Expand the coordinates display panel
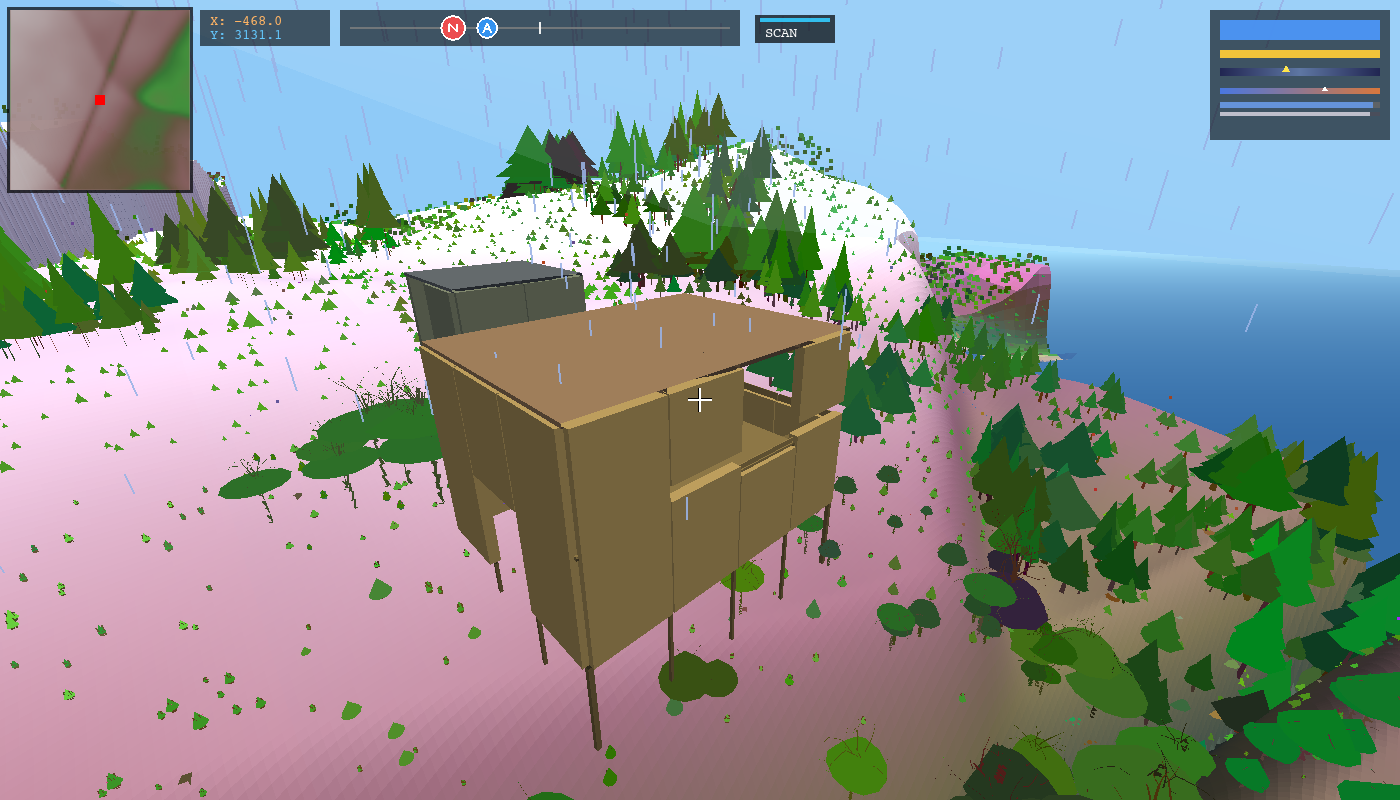 coord(265,28)
